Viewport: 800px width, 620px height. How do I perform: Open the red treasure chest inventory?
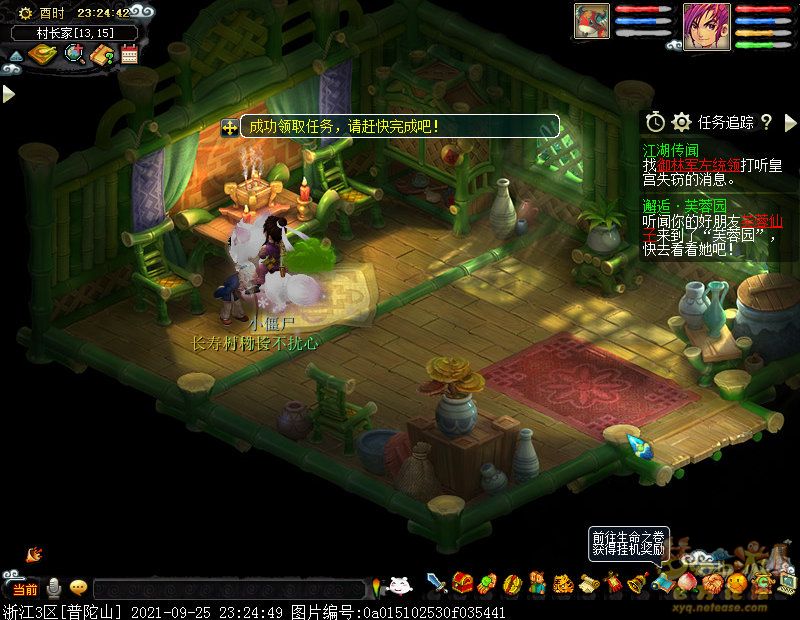point(462,583)
